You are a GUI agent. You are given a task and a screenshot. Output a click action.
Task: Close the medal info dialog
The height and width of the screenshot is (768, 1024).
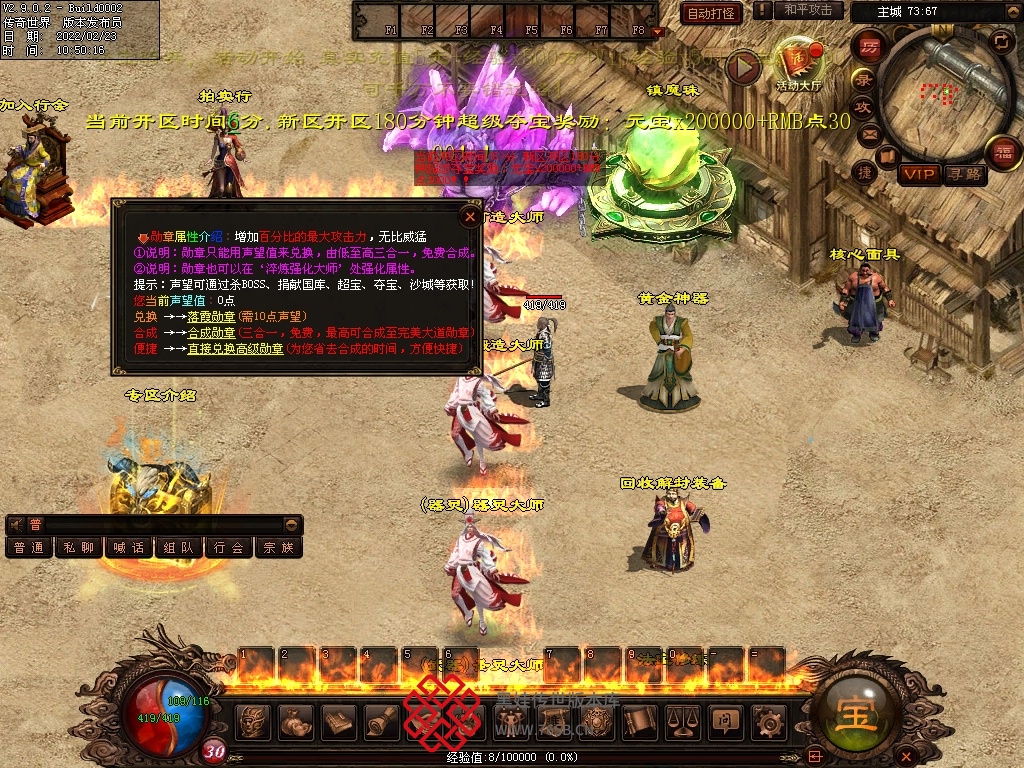pyautogui.click(x=470, y=215)
